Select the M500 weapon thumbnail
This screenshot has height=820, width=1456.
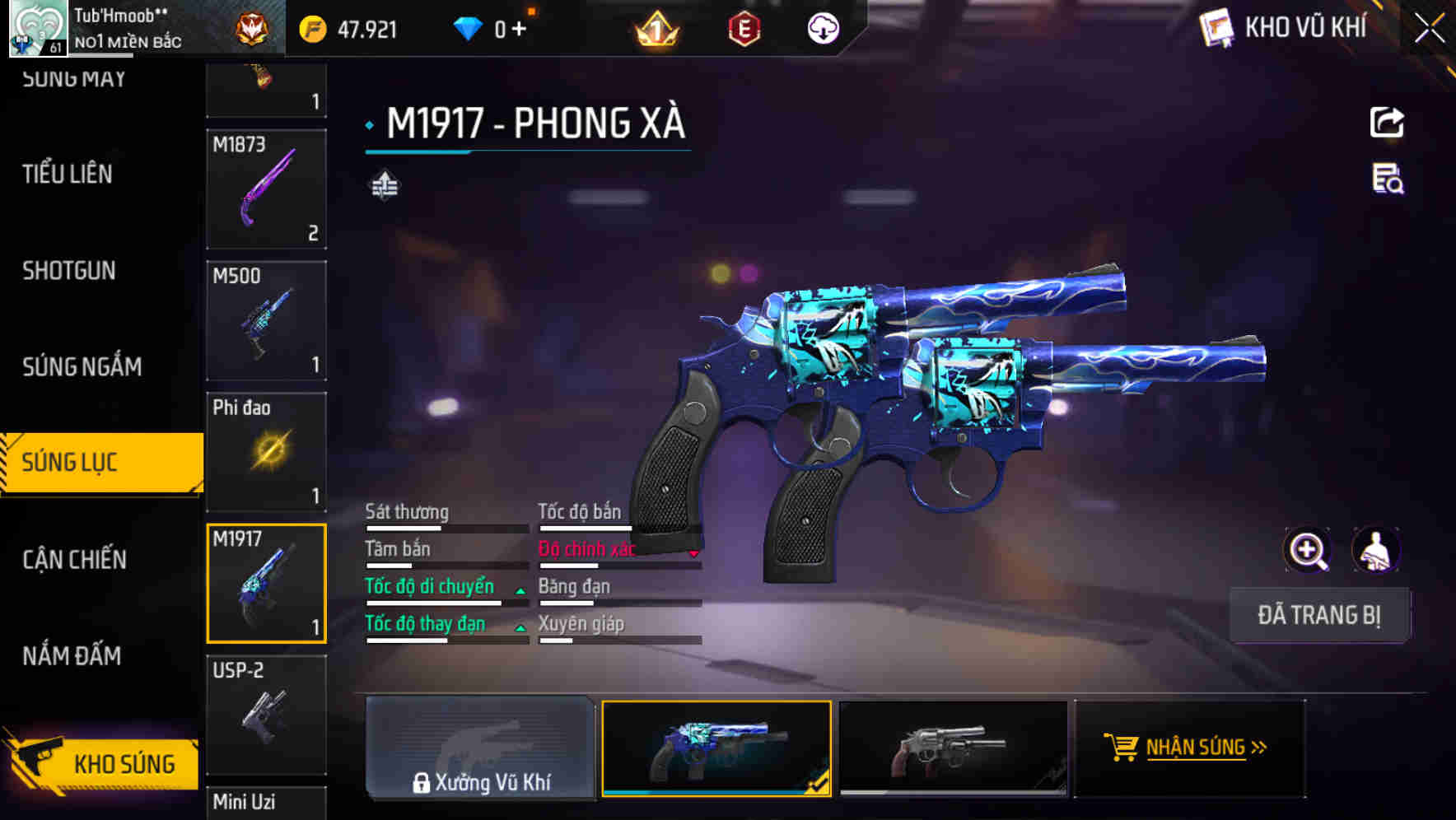point(265,321)
